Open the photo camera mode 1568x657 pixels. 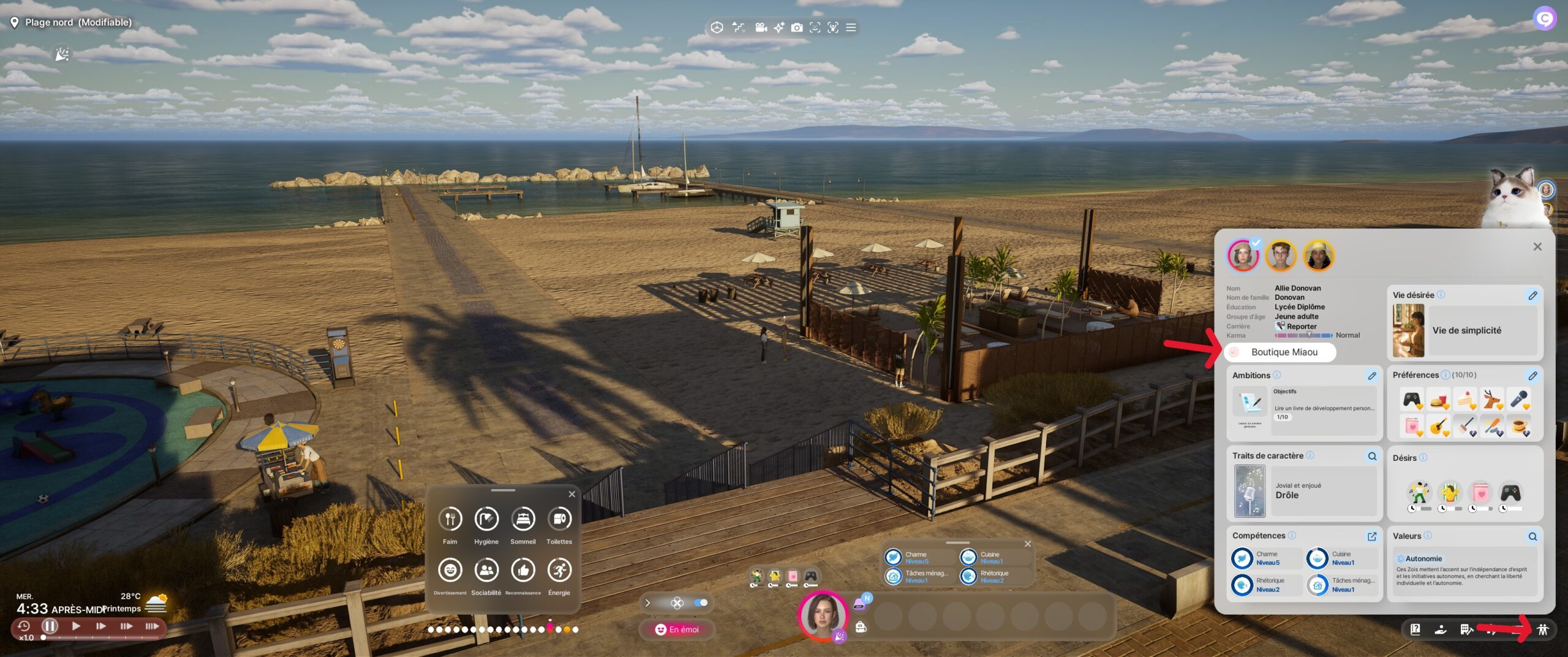[796, 28]
